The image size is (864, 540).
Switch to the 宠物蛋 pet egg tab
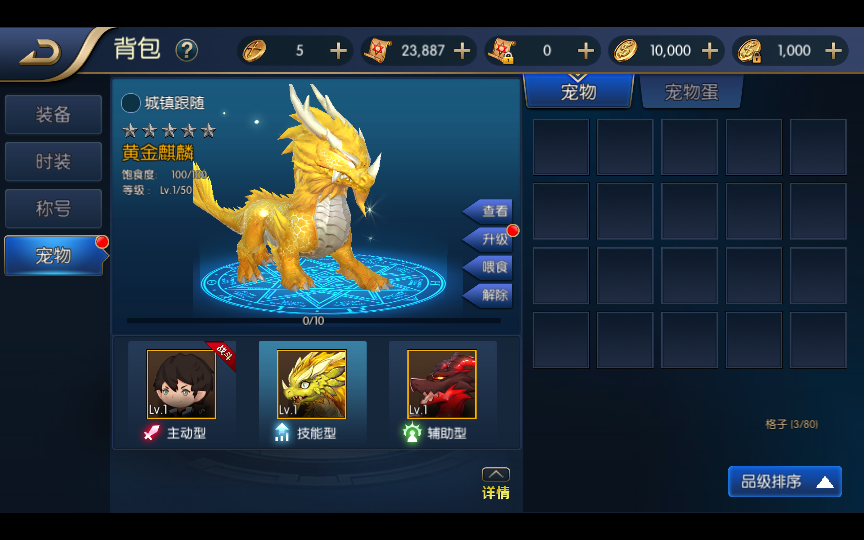click(x=691, y=92)
